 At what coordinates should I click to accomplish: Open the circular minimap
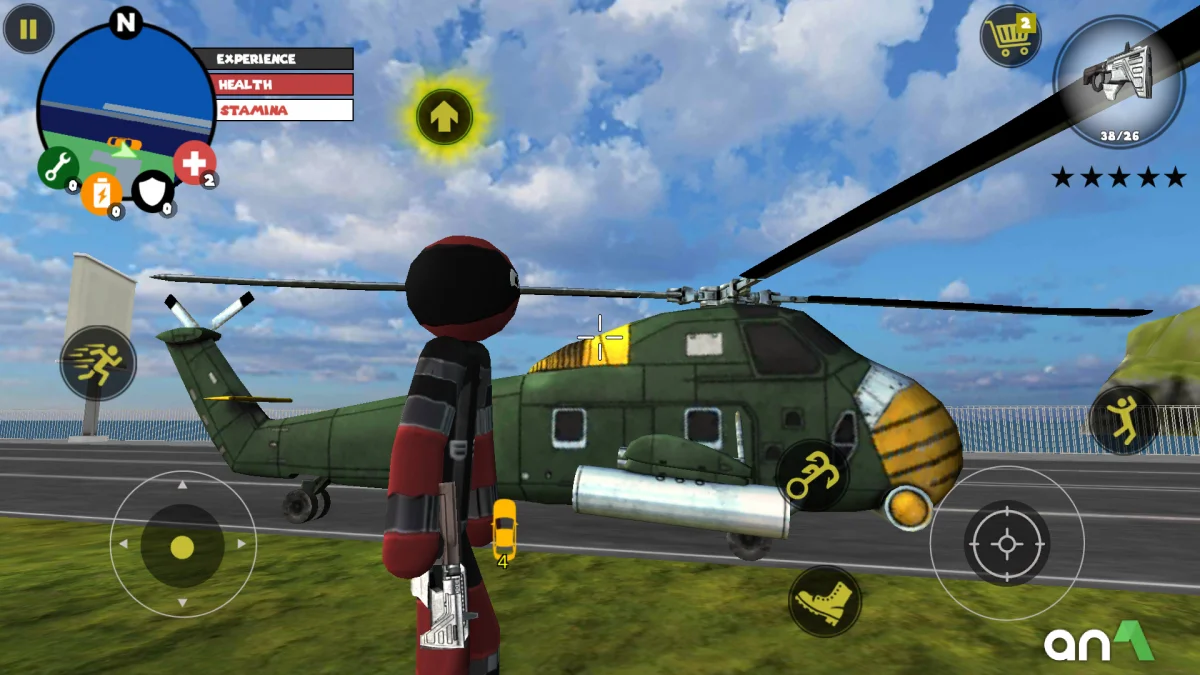125,100
